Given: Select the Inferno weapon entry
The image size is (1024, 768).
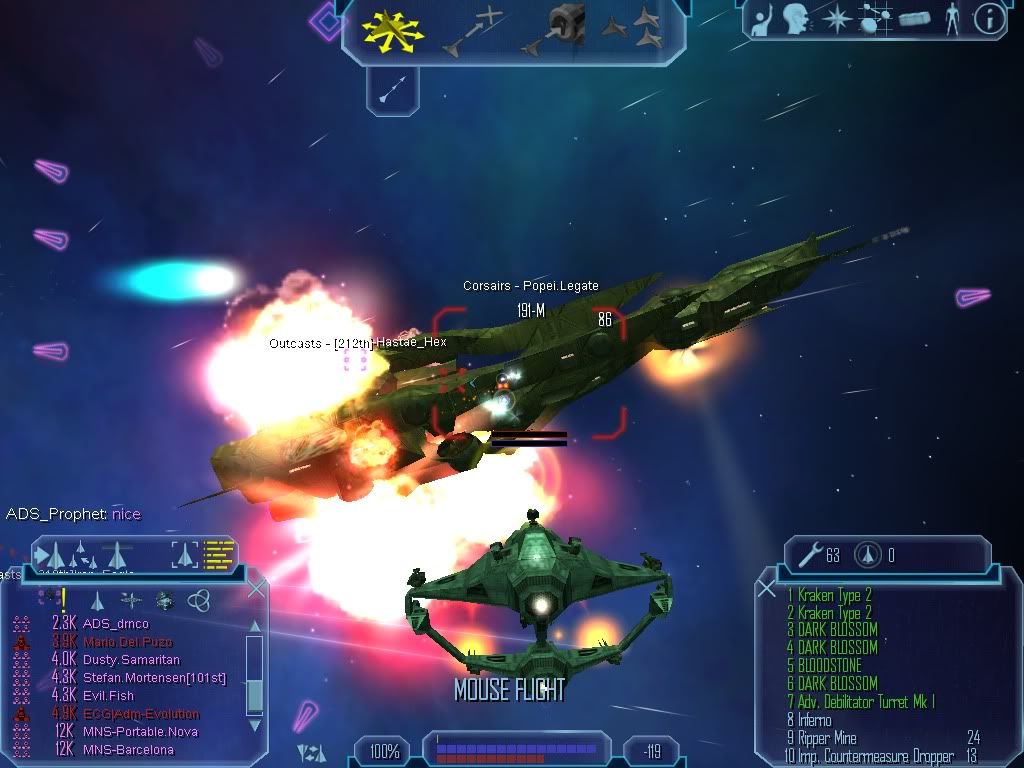Looking at the screenshot, I should point(813,720).
